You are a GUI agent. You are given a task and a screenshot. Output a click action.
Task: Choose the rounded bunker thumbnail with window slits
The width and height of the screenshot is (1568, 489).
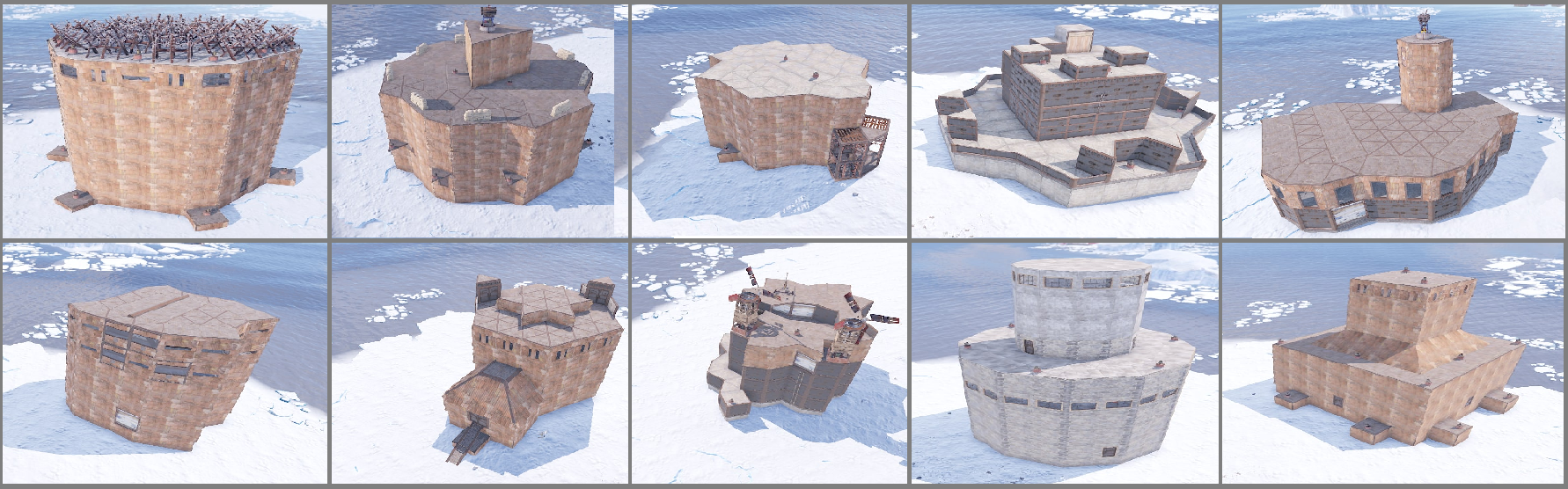coord(165,363)
